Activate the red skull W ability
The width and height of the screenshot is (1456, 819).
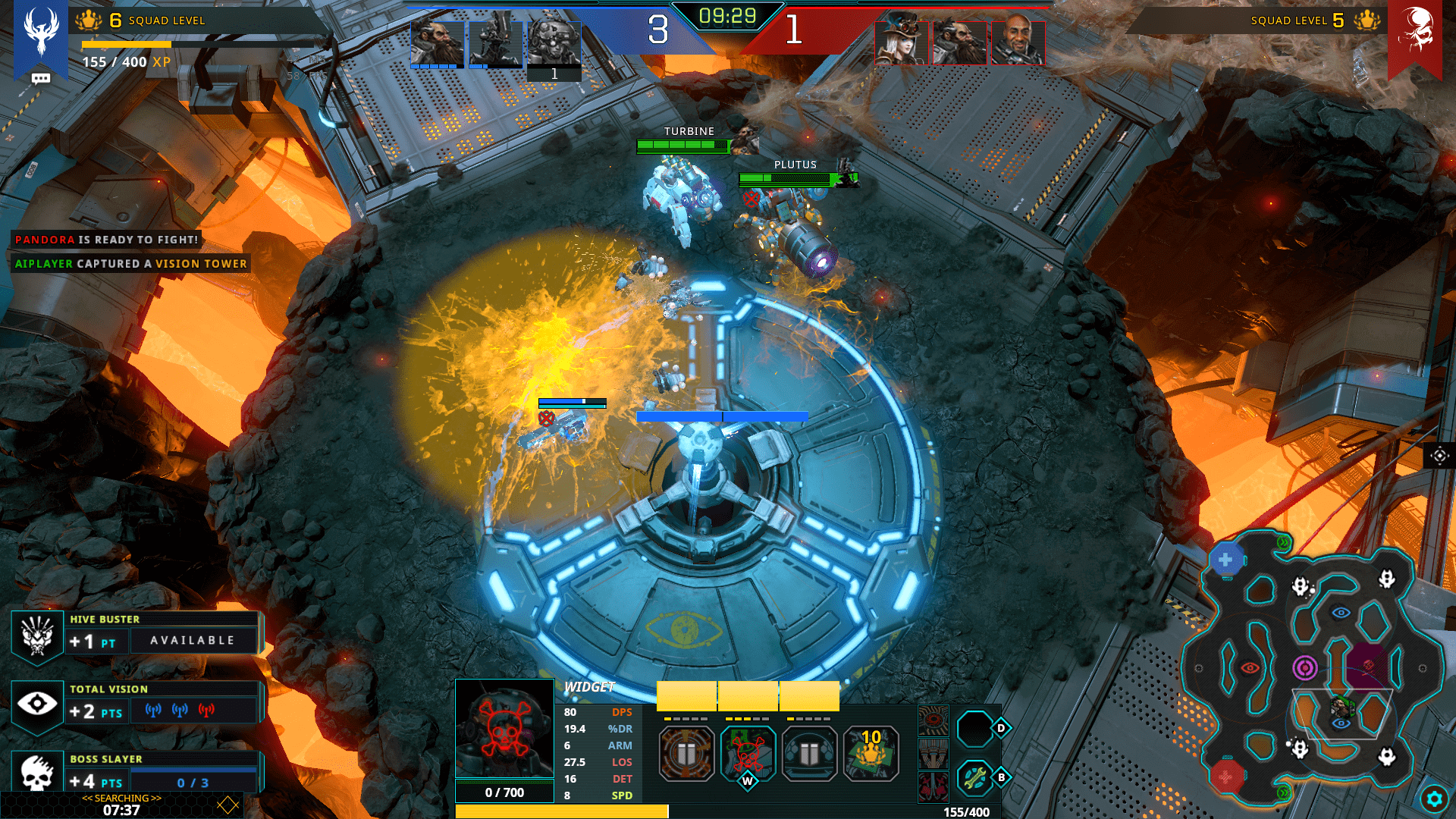pyautogui.click(x=748, y=753)
